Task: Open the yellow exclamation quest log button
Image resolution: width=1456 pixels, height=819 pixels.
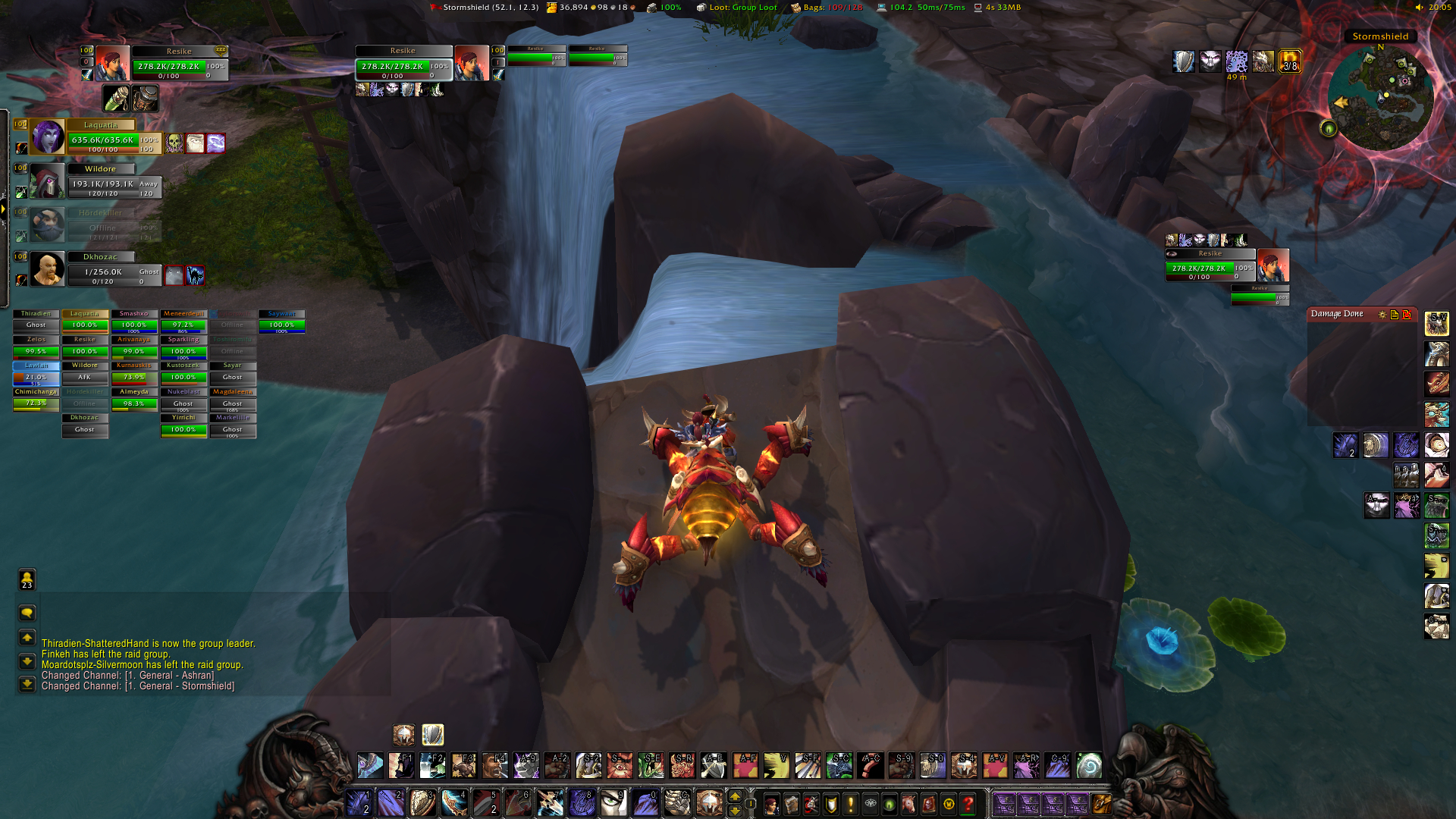Action: (850, 804)
